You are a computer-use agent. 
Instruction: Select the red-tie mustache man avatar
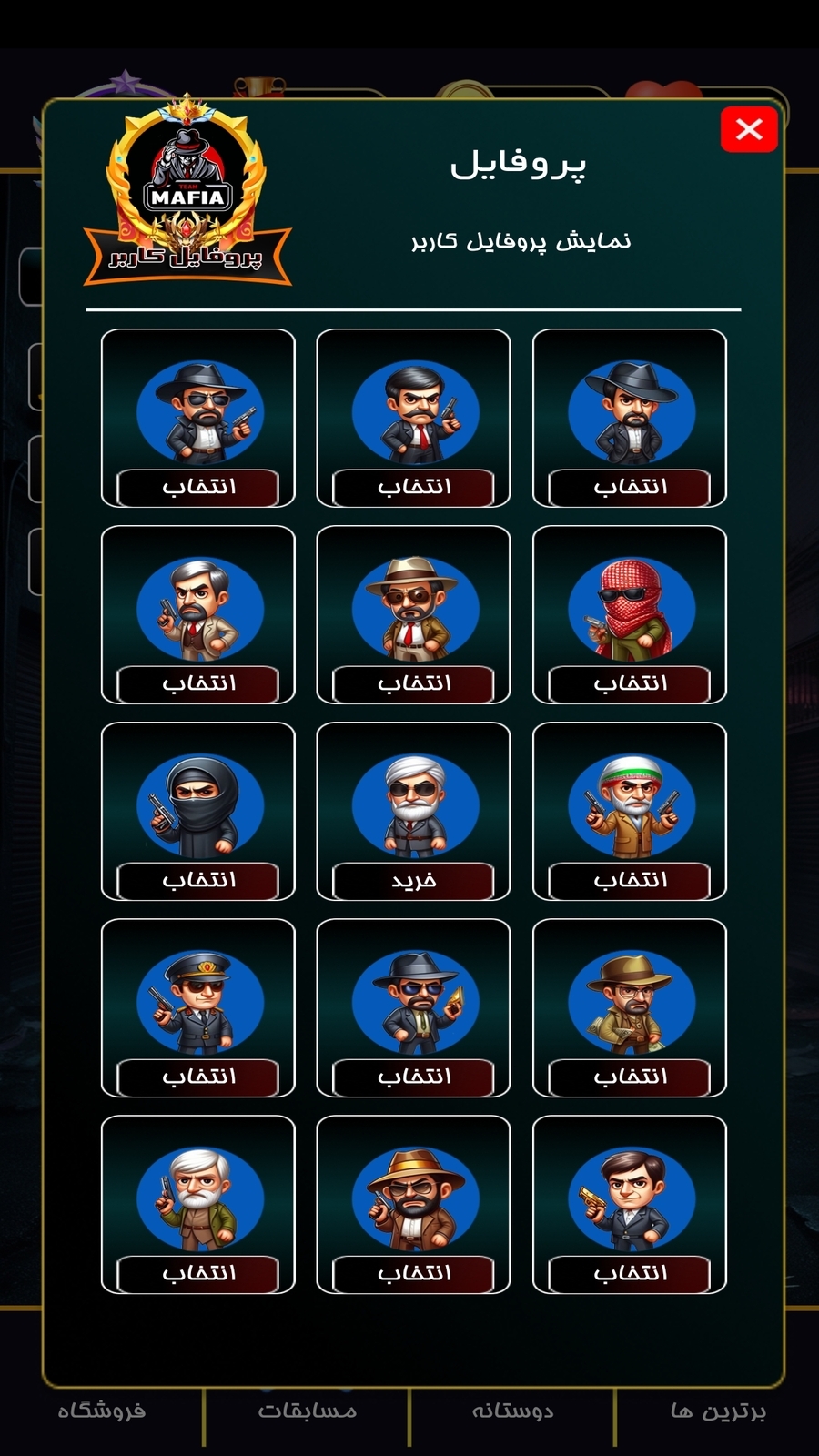point(413,487)
